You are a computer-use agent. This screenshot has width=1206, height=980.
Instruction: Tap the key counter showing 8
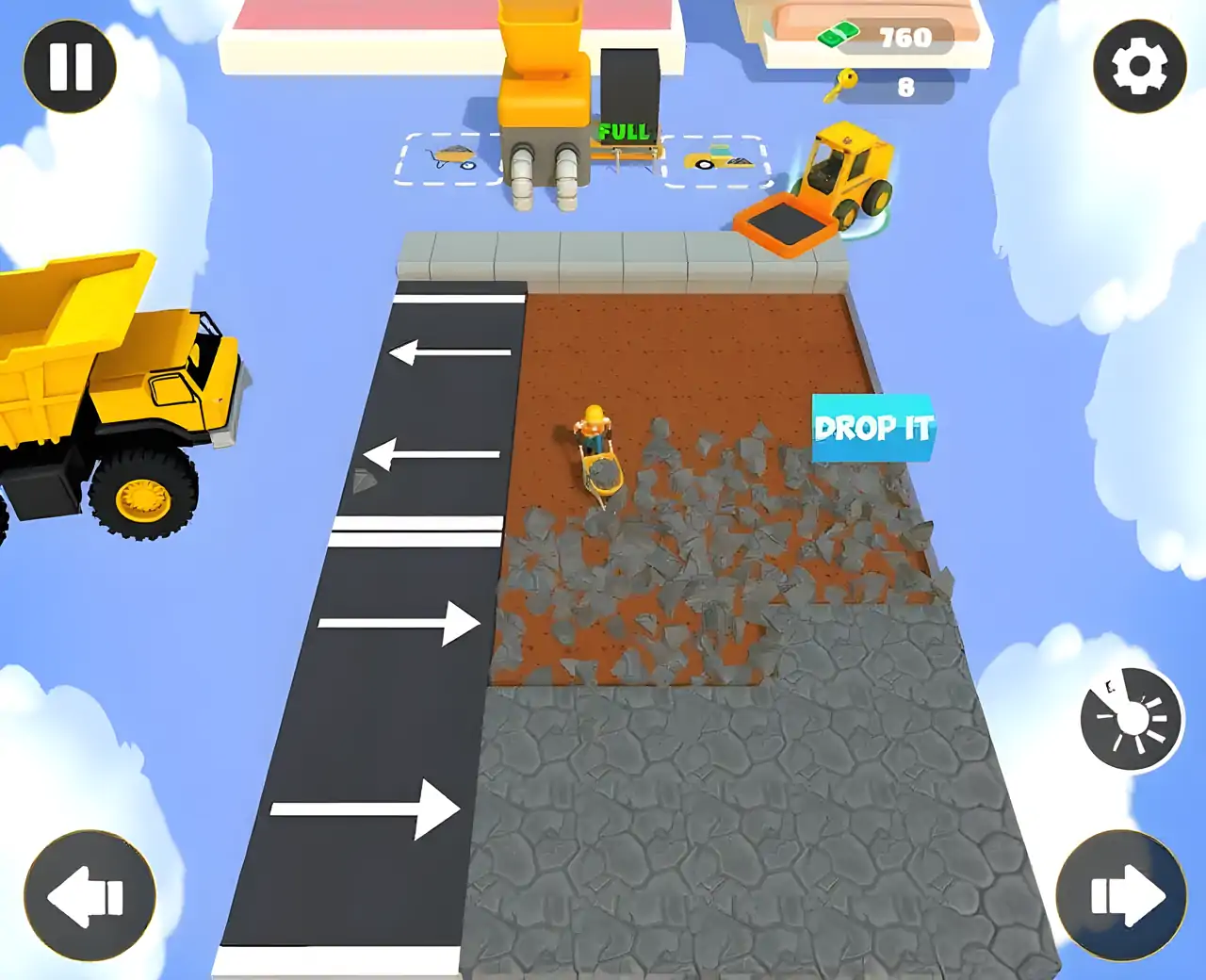tap(905, 85)
